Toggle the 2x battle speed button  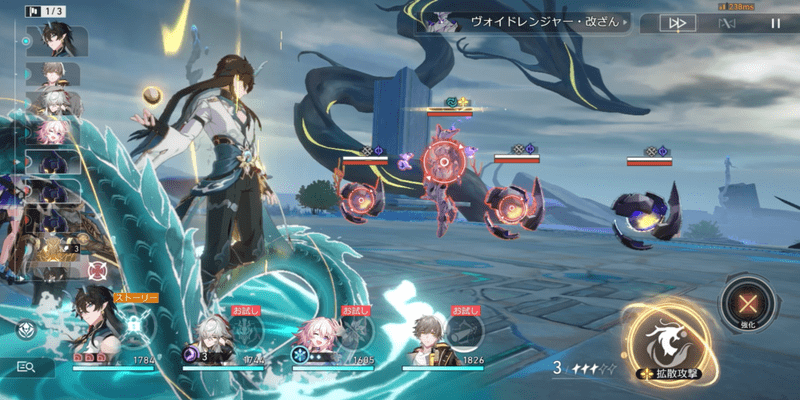click(678, 22)
